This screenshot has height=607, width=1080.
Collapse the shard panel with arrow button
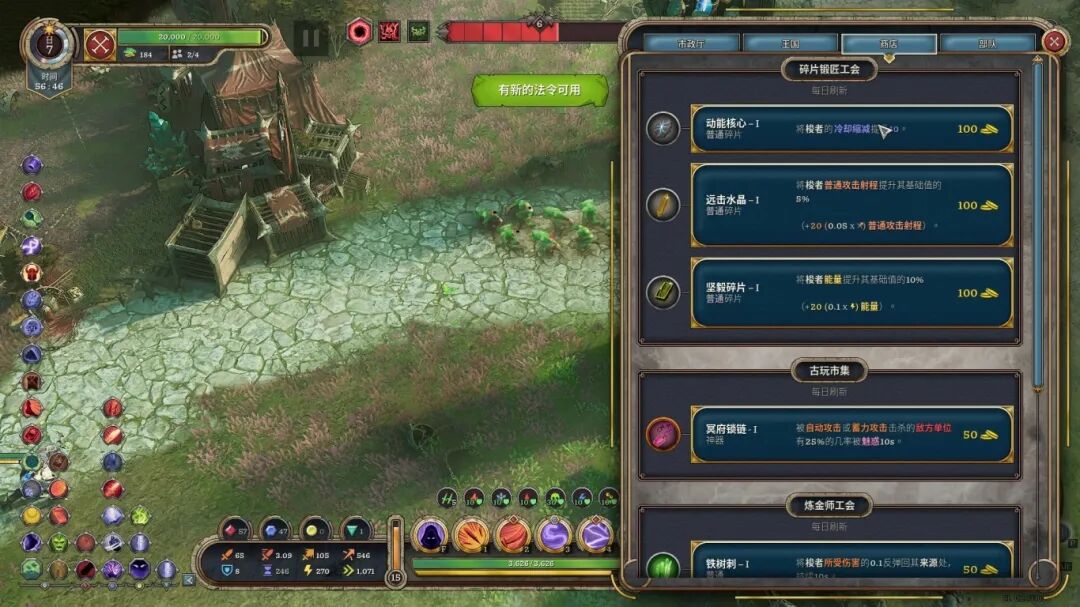188,579
